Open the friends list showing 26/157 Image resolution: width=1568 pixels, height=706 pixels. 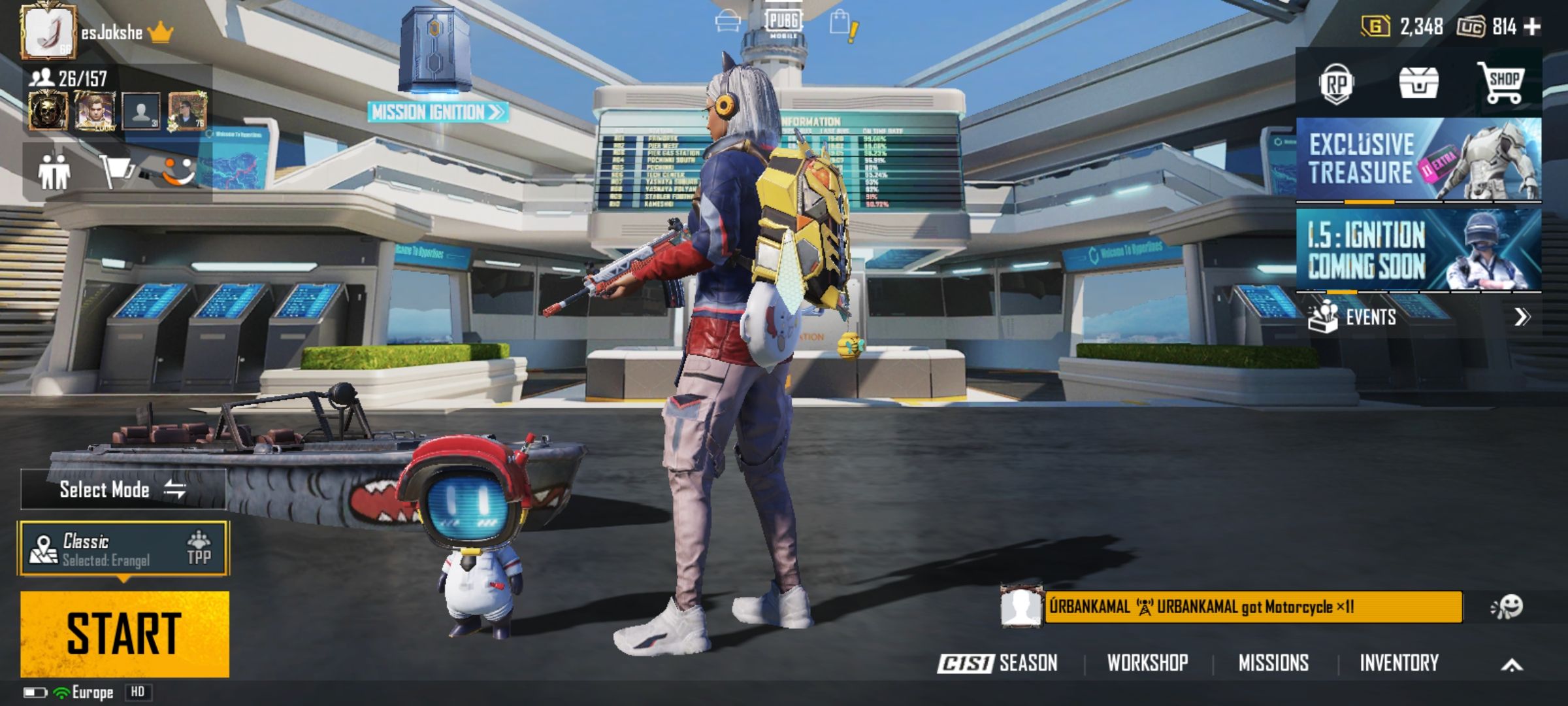[68, 79]
